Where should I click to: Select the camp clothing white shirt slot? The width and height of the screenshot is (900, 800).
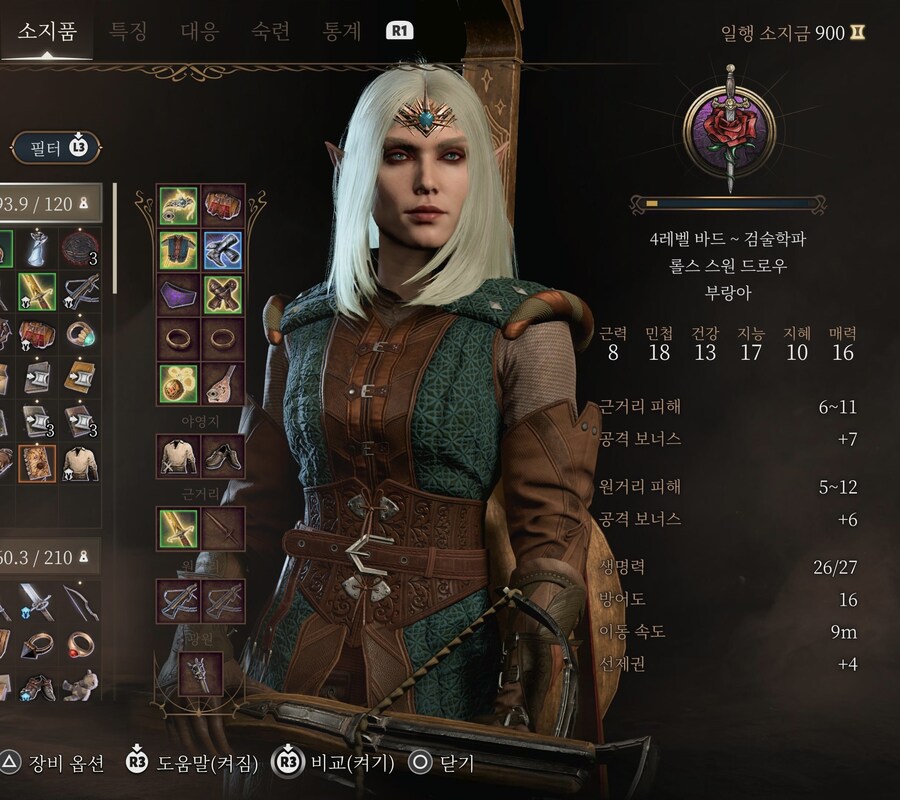click(179, 457)
